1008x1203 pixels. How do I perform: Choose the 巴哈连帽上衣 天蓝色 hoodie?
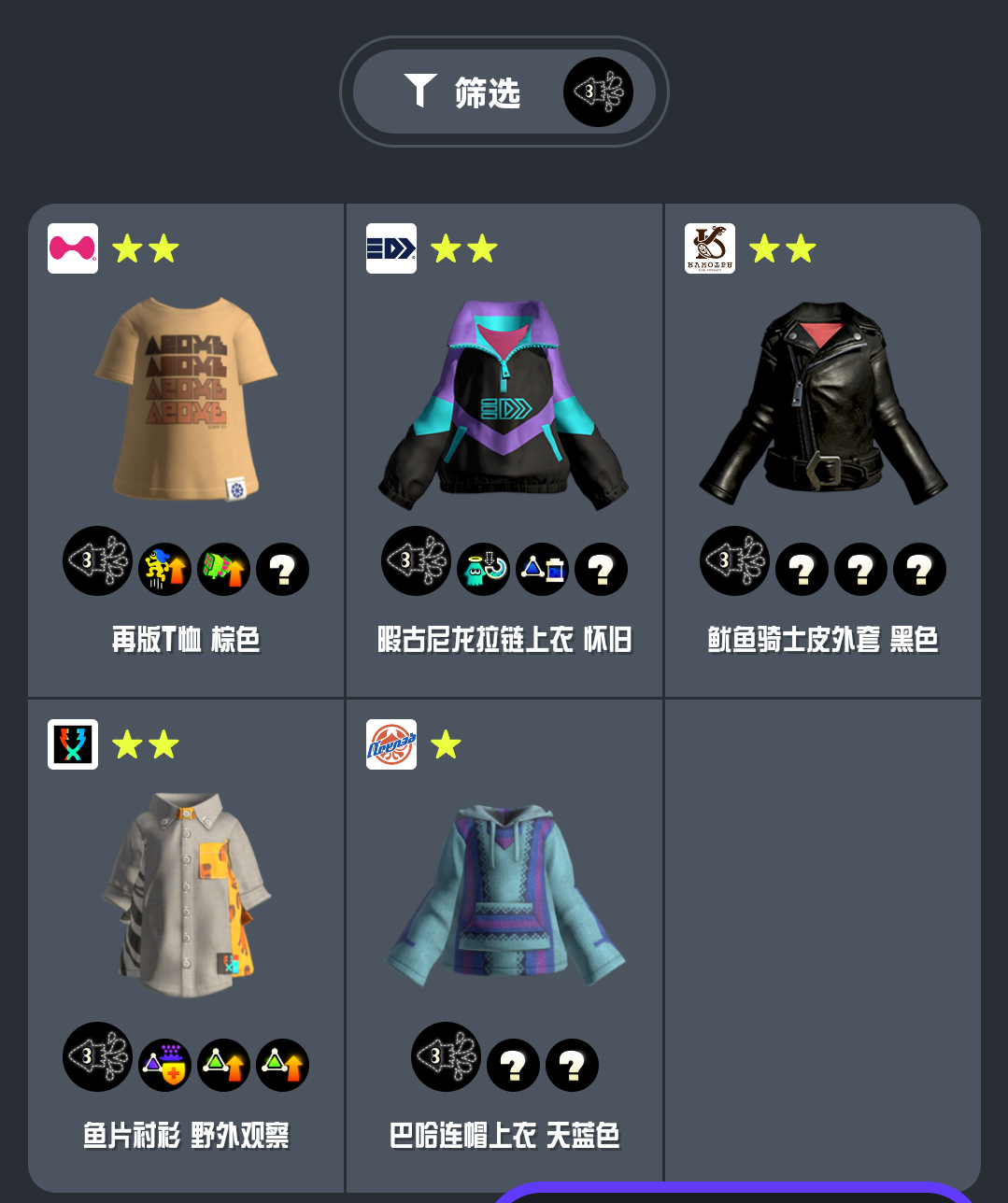tap(504, 897)
